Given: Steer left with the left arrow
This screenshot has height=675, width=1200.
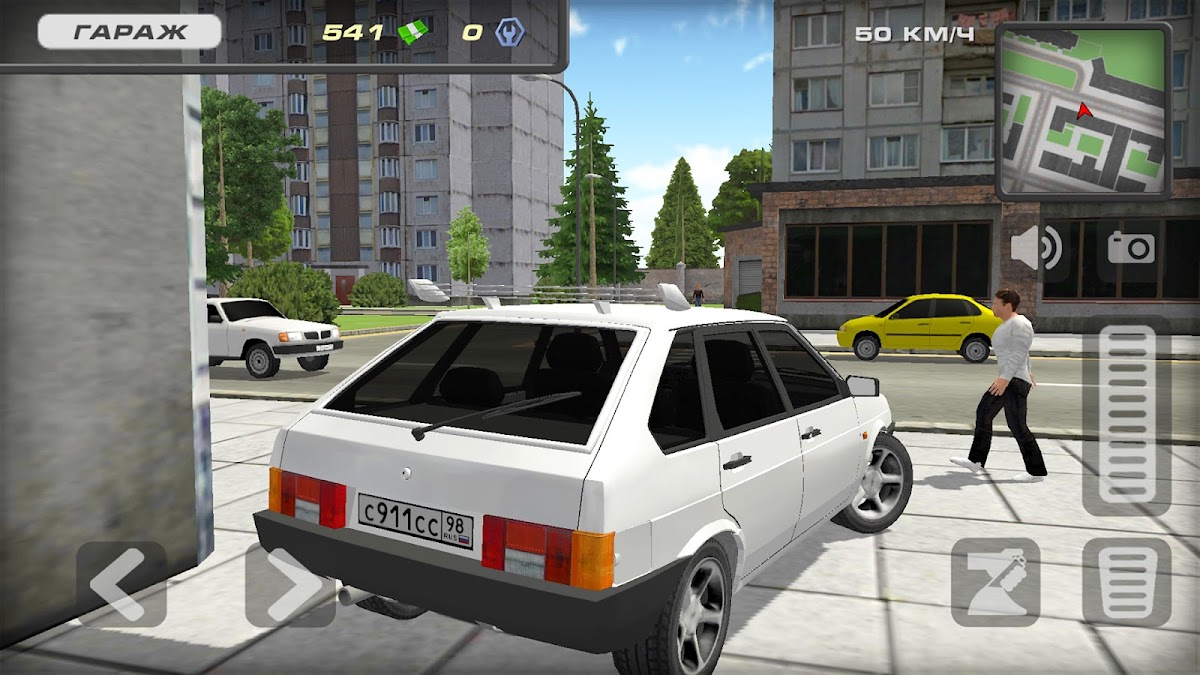Looking at the screenshot, I should coord(121,585).
